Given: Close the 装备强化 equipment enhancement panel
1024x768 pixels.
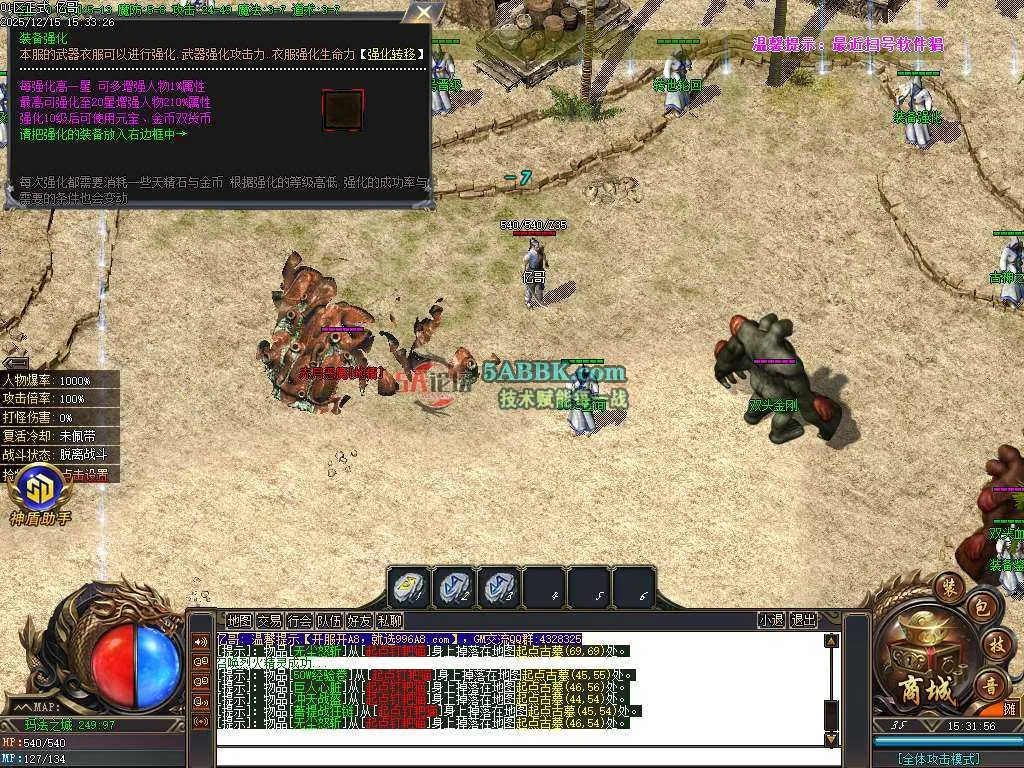Looking at the screenshot, I should (x=425, y=13).
